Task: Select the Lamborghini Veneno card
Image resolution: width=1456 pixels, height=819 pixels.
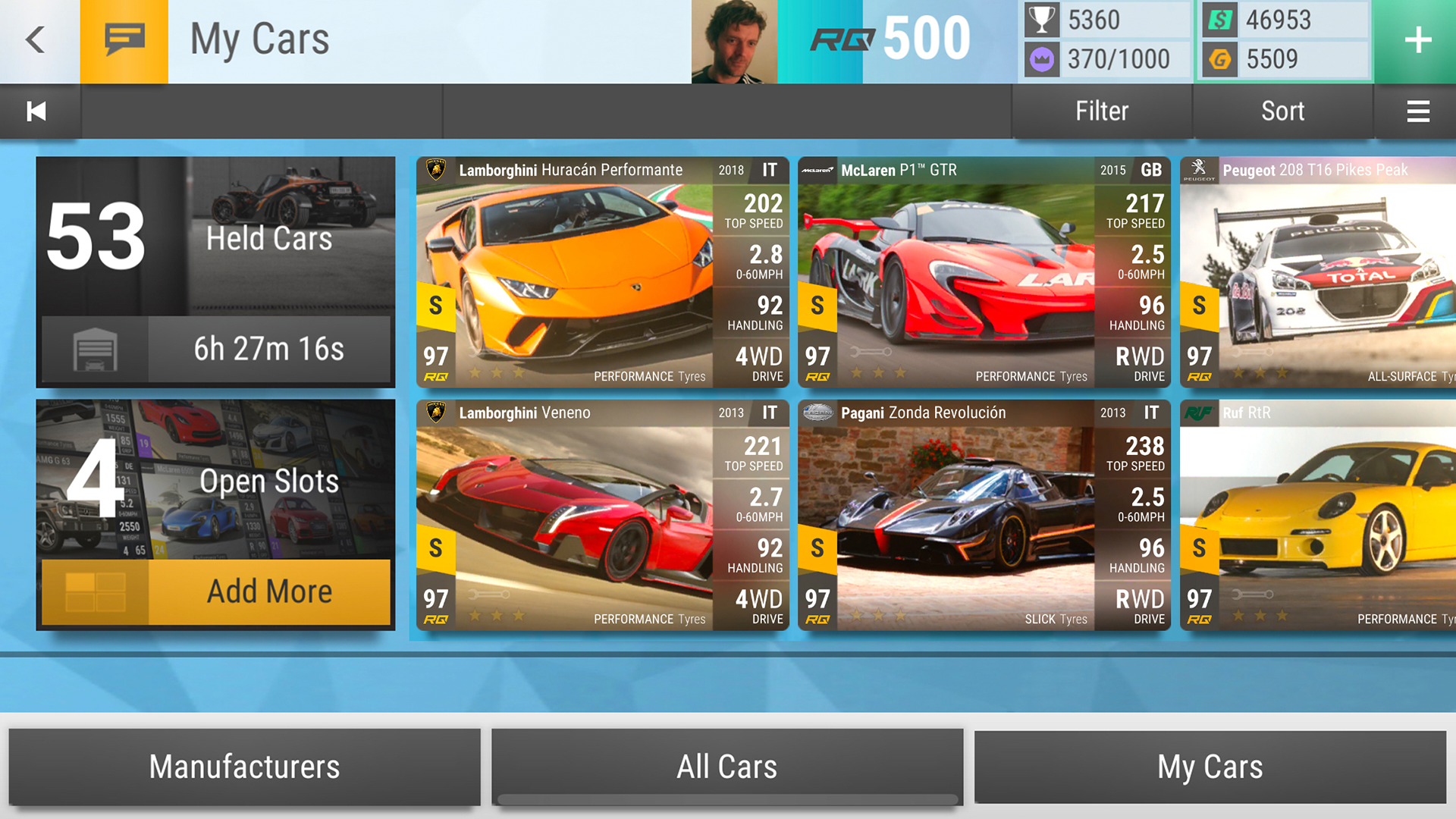Action: click(x=603, y=516)
